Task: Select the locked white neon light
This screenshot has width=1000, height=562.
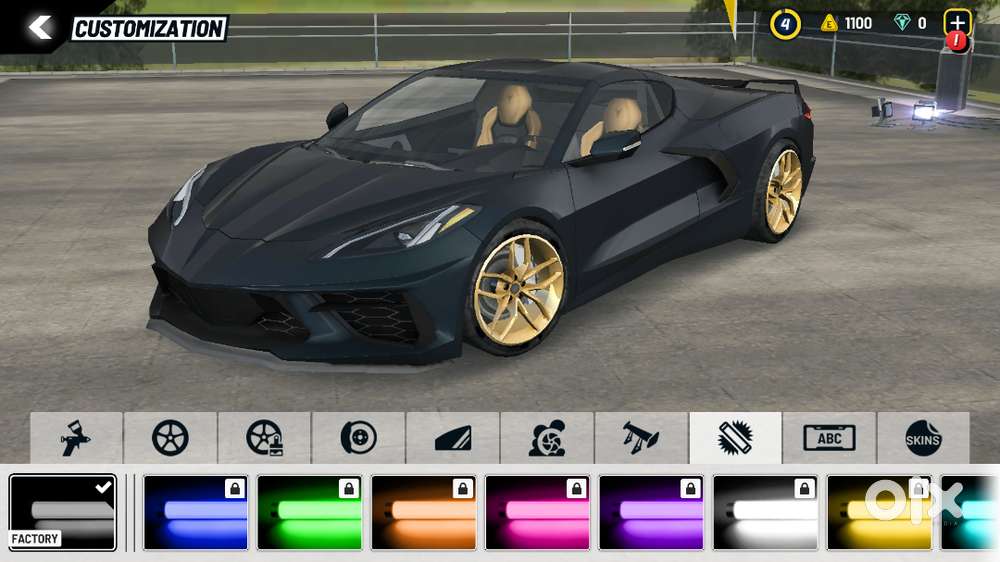Action: point(765,513)
